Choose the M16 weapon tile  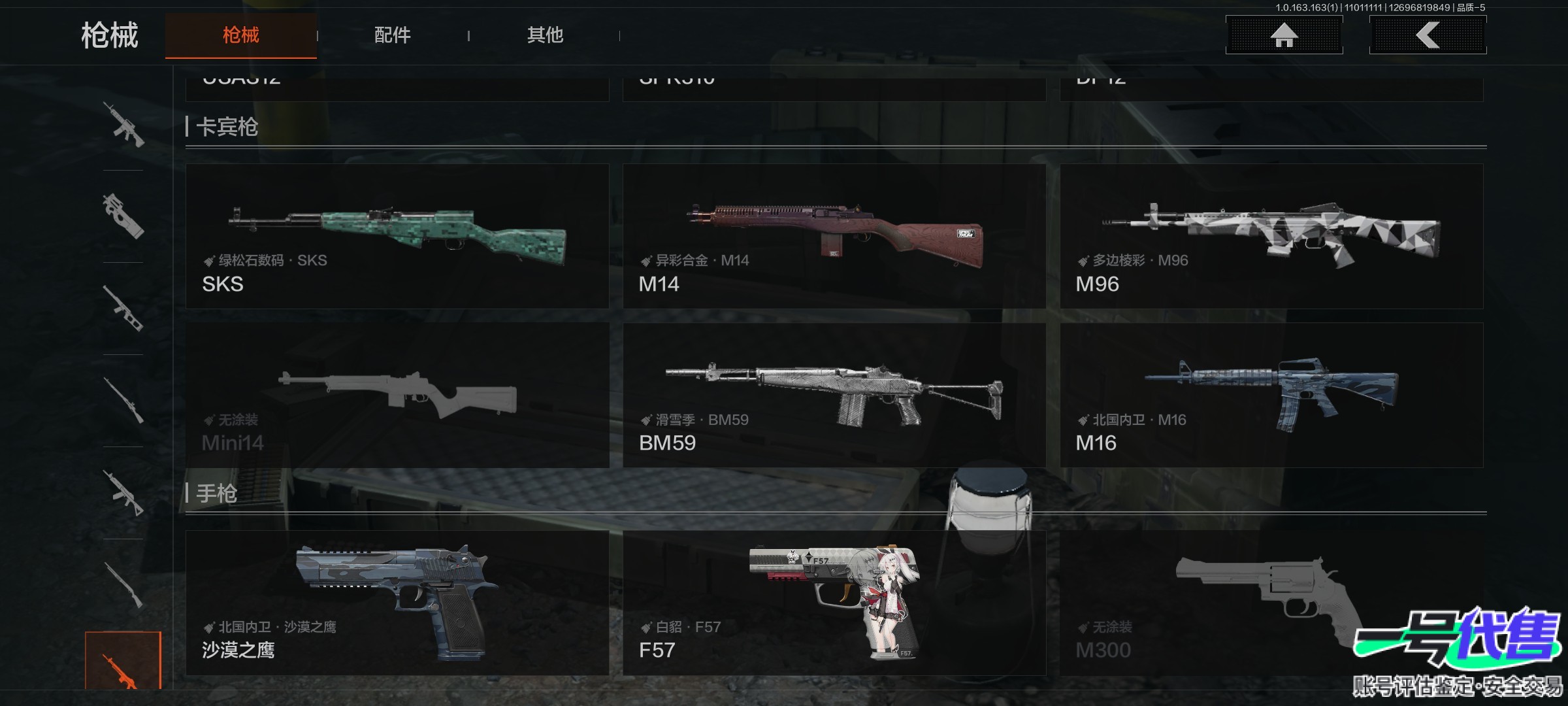point(1271,395)
